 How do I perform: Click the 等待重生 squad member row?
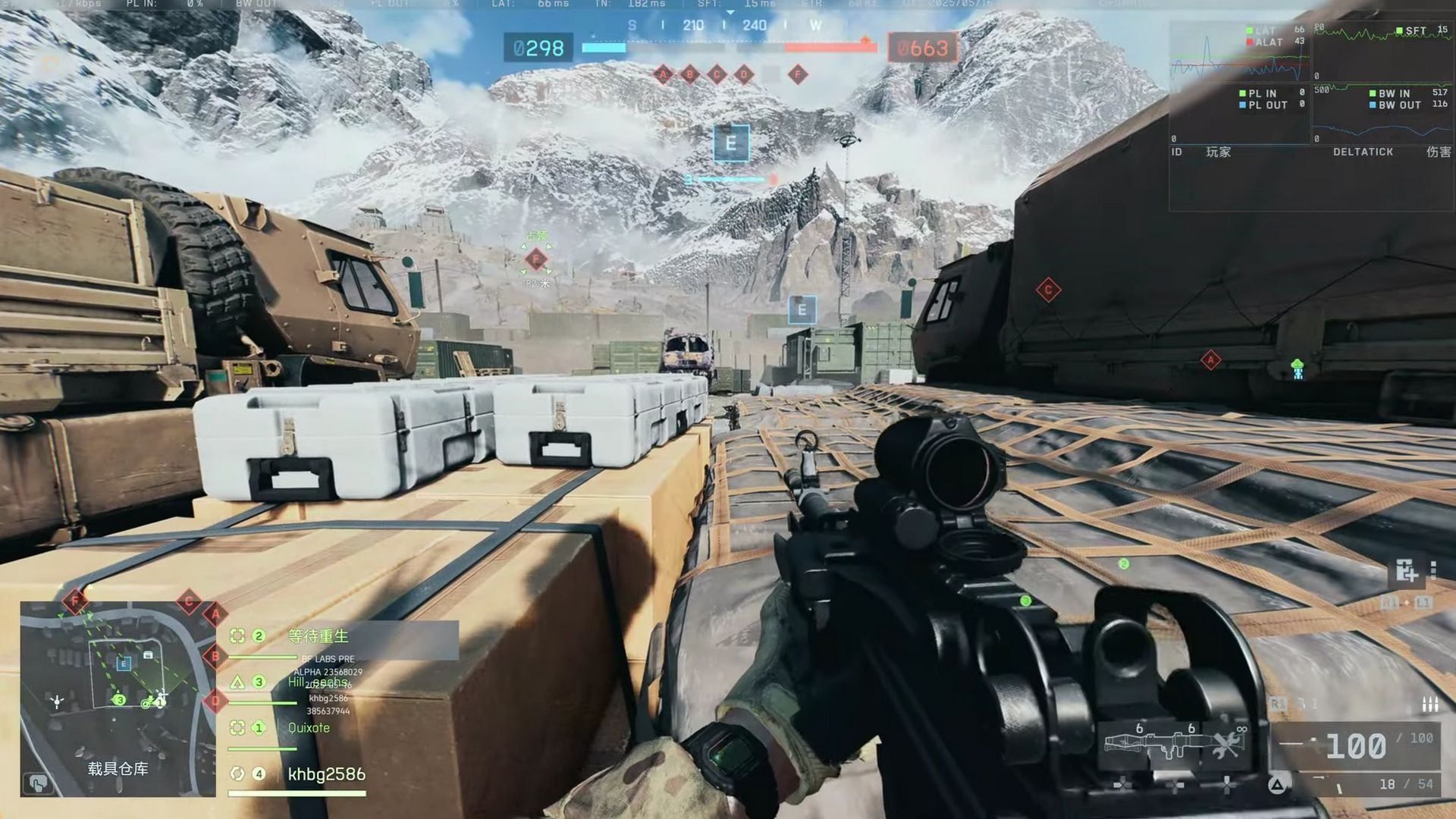318,636
